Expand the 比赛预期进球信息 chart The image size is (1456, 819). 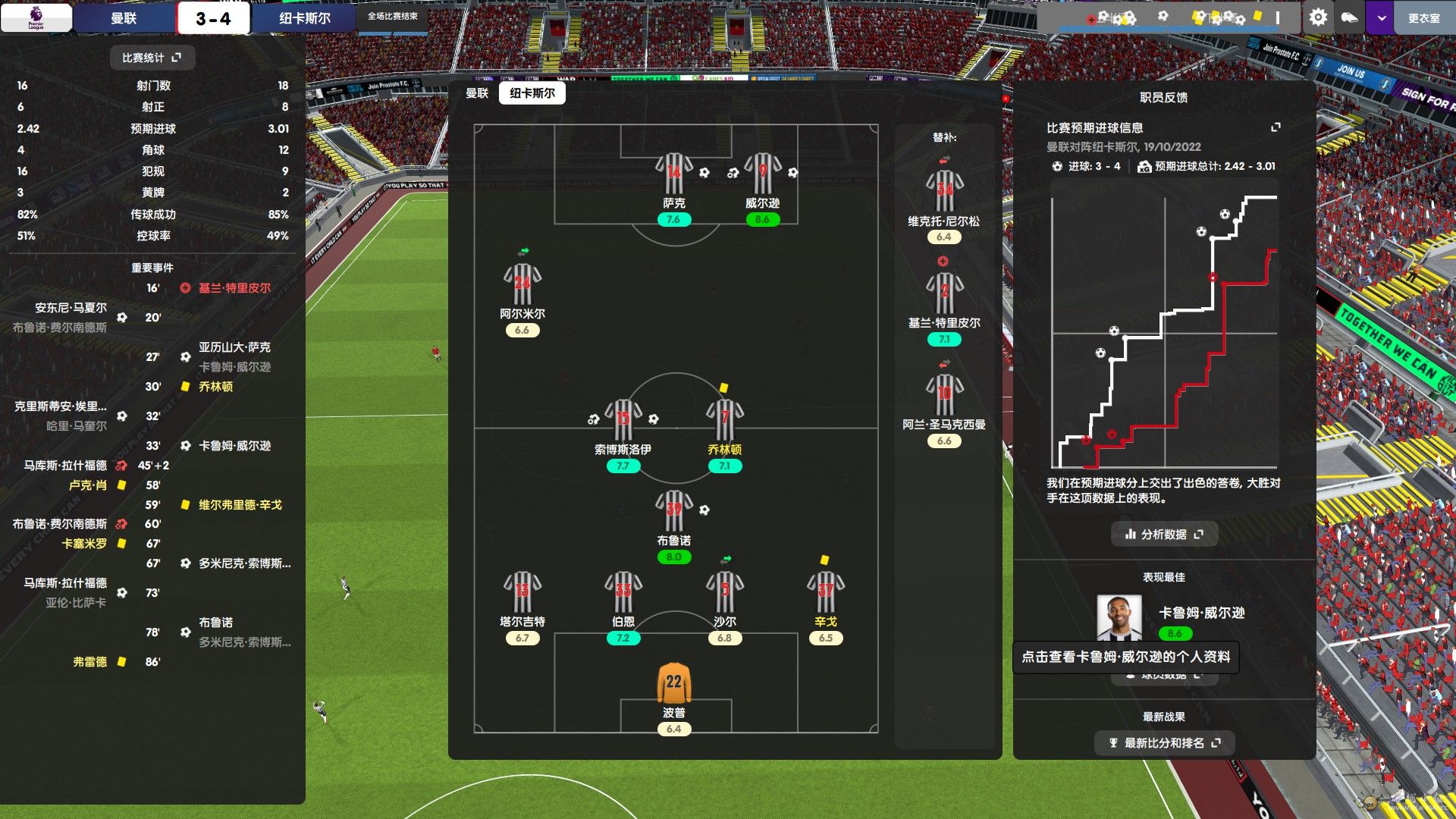coord(1276,127)
